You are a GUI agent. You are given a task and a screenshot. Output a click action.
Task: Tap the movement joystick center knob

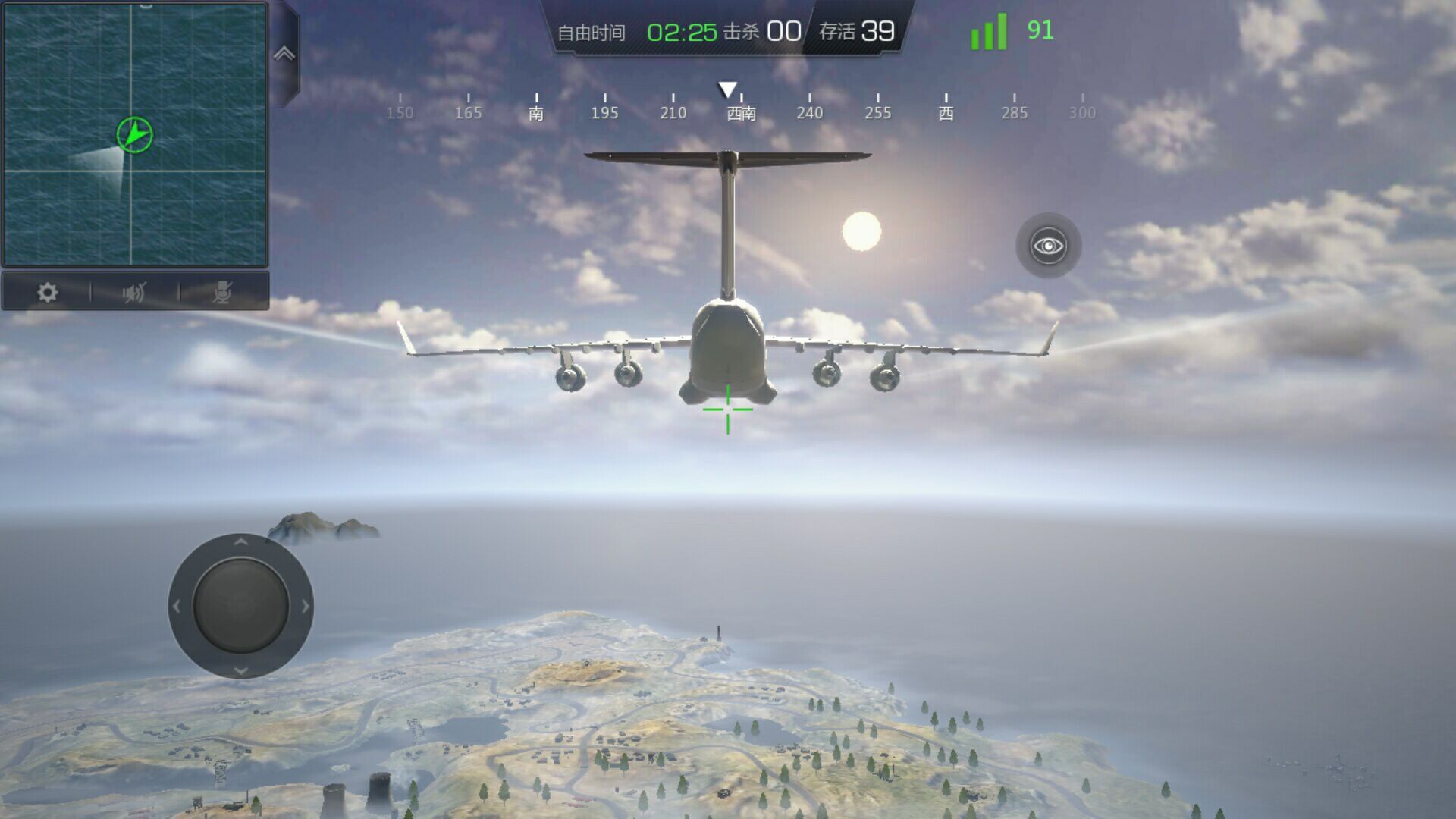pos(241,606)
